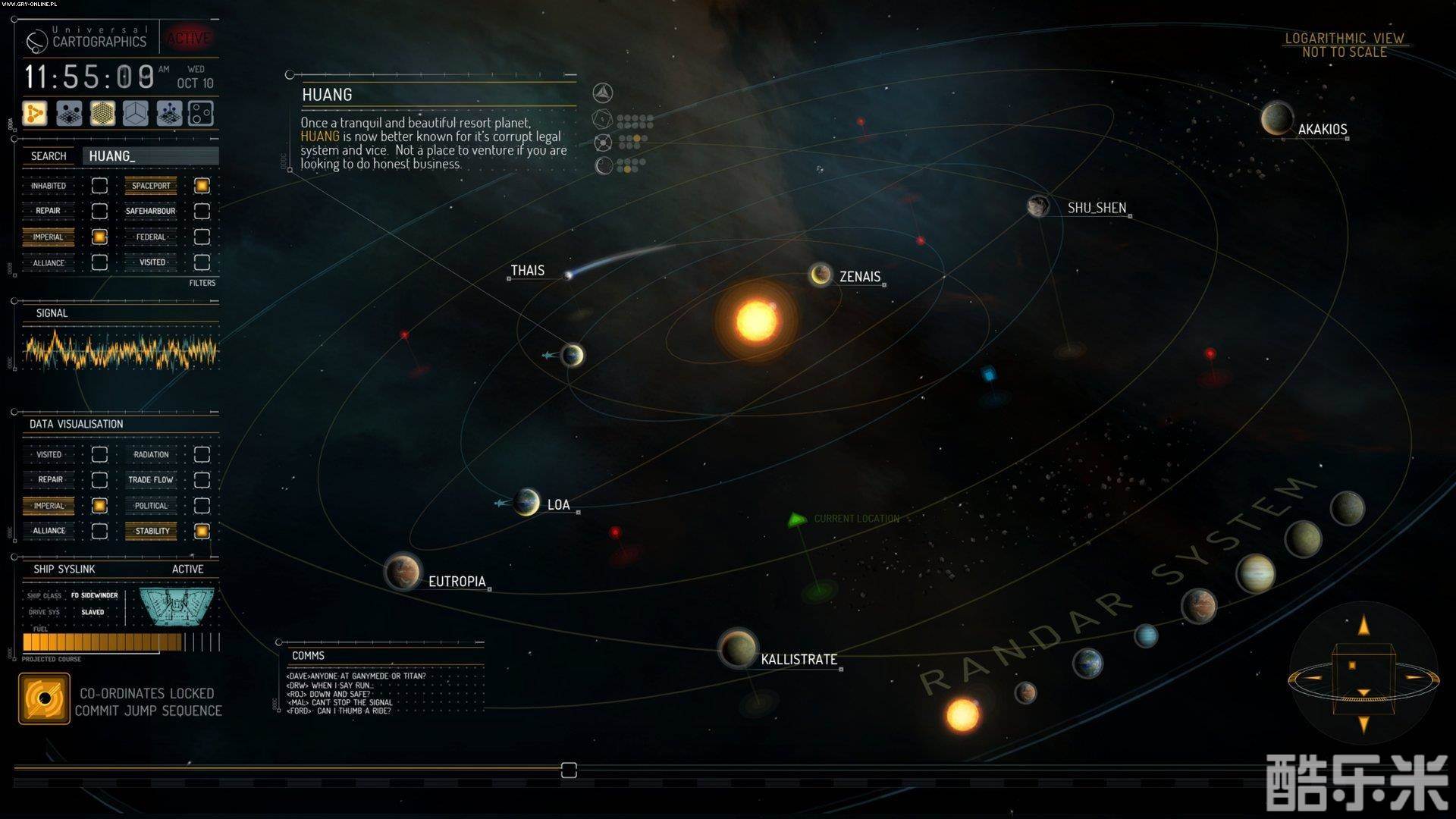Image resolution: width=1456 pixels, height=819 pixels.
Task: Click the HUANG search field
Action: click(x=152, y=156)
